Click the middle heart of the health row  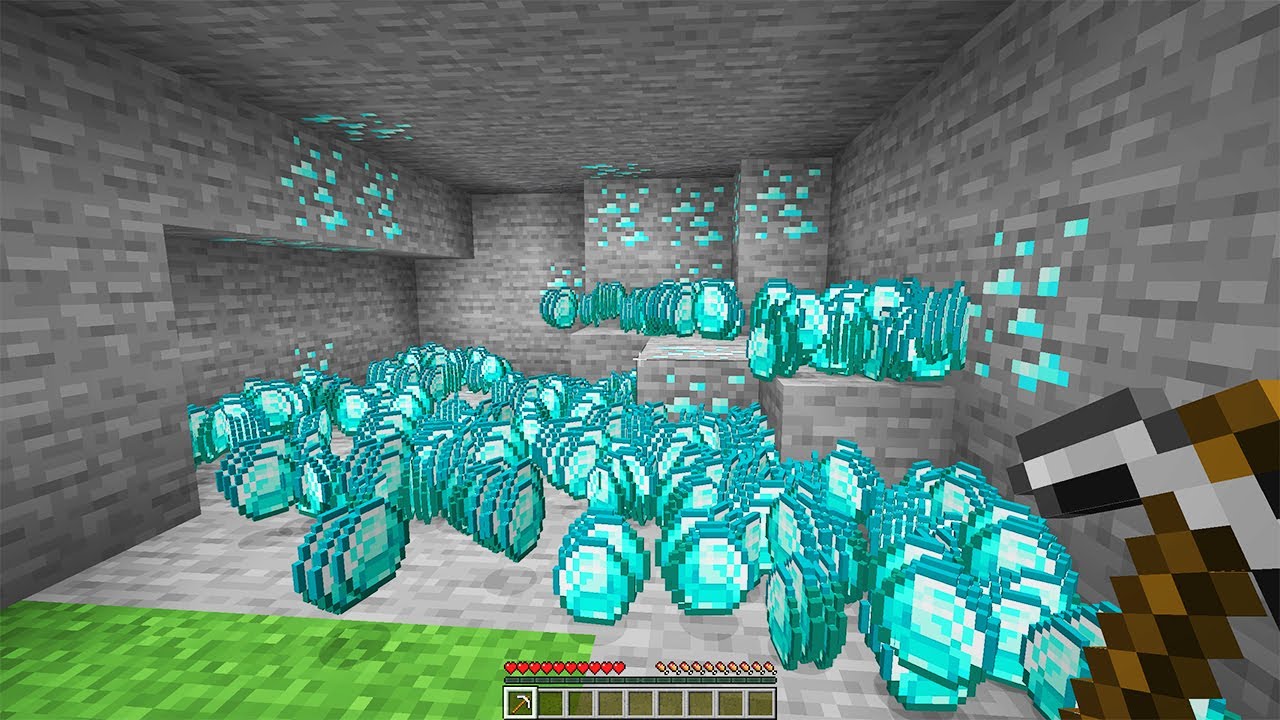coord(563,667)
